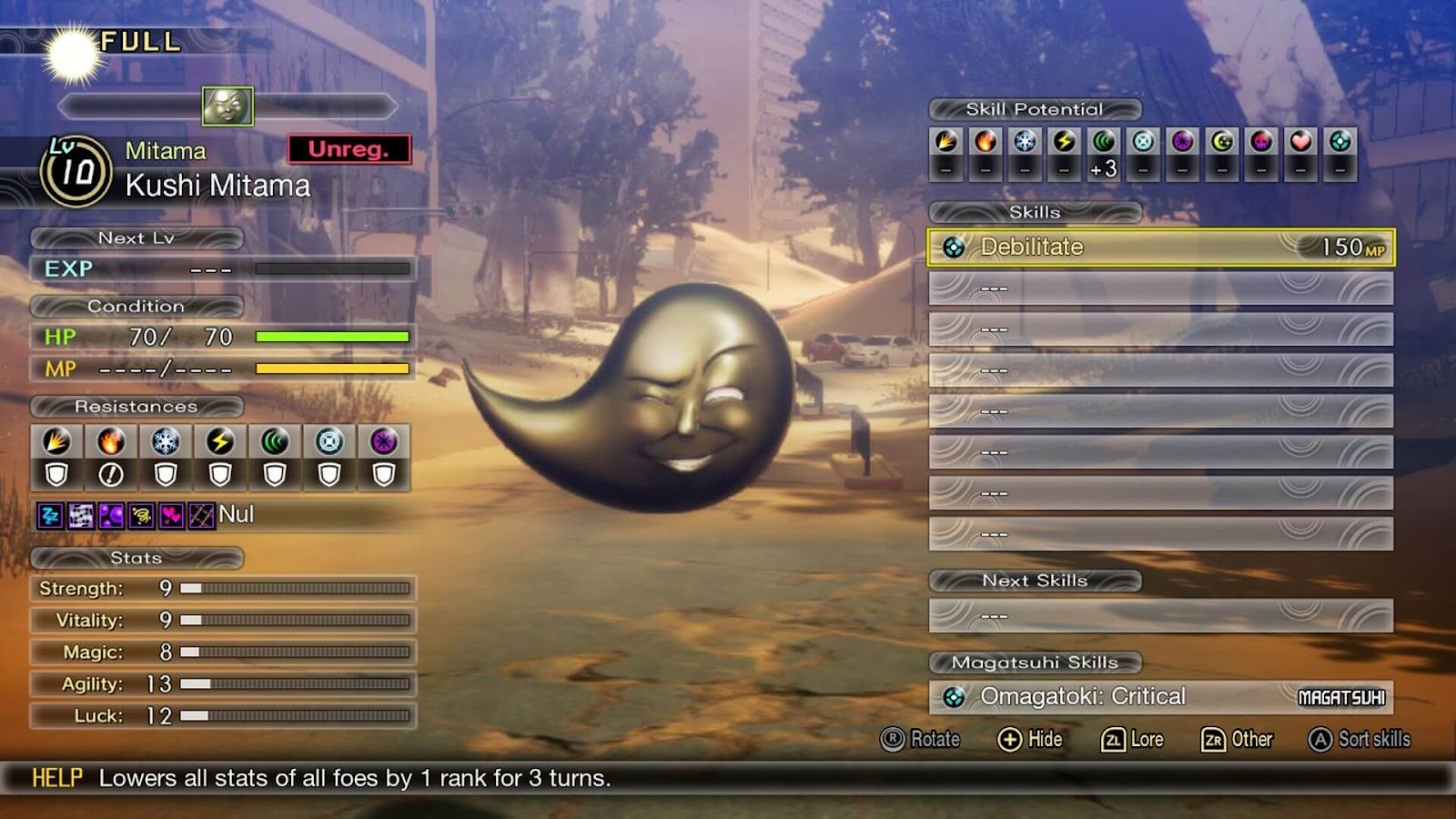Select the Stats section header
Screen dimensions: 1456x819
tap(136, 558)
